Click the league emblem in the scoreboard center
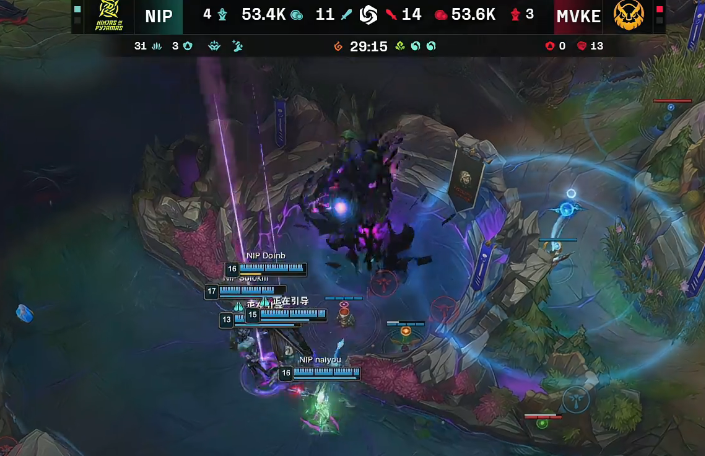 (368, 15)
